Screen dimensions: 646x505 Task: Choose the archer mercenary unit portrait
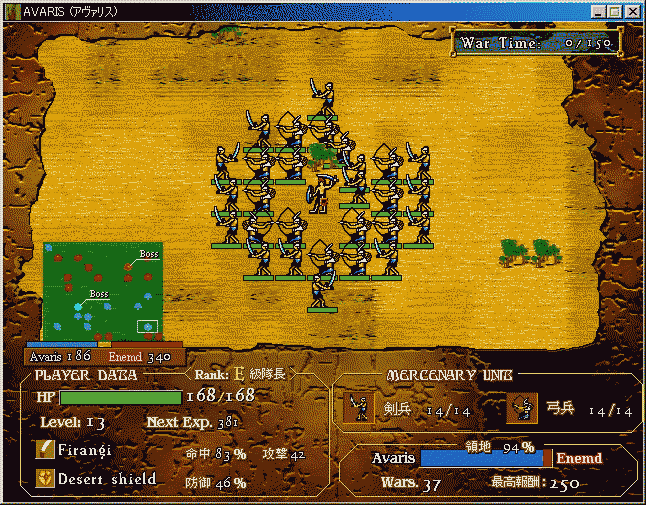(522, 407)
